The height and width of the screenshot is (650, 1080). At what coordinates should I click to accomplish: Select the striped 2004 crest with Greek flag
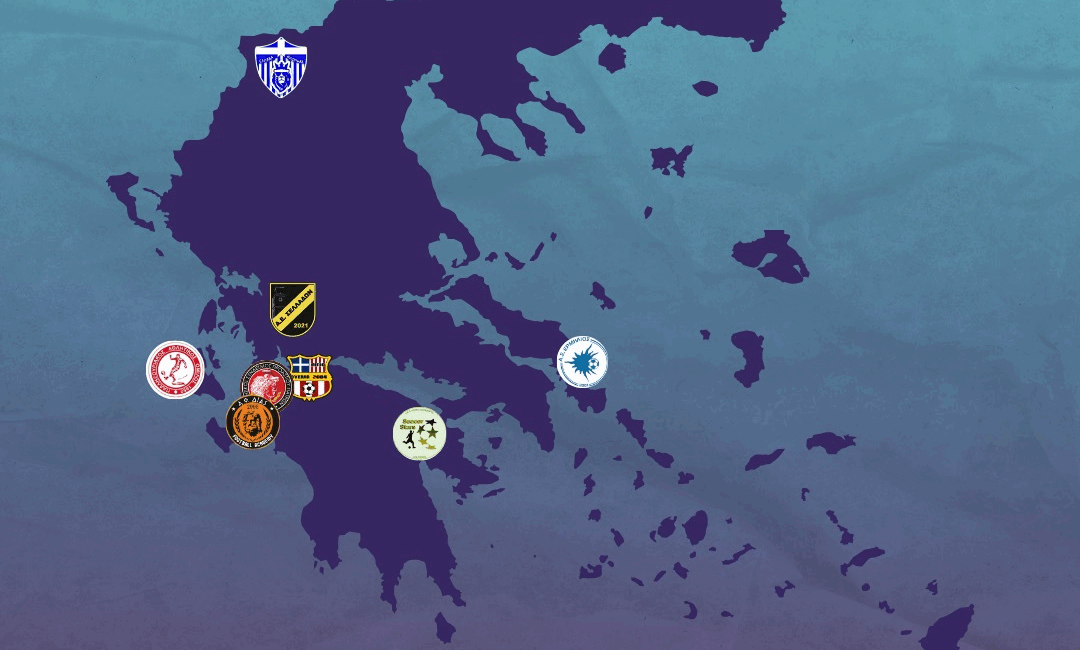coord(309,377)
